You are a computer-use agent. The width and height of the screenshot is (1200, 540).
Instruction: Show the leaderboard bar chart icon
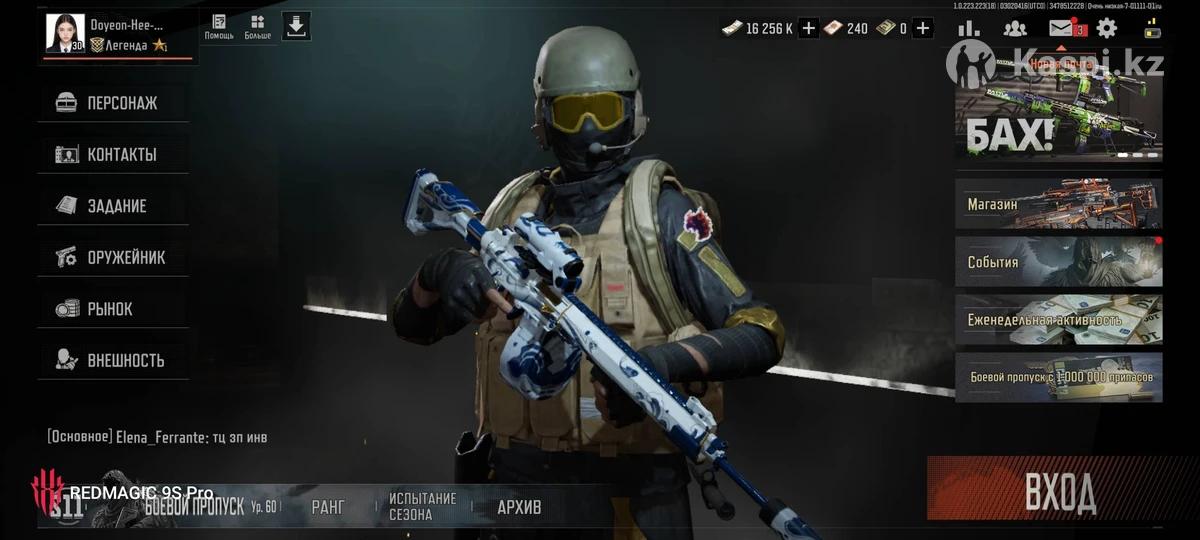click(969, 28)
